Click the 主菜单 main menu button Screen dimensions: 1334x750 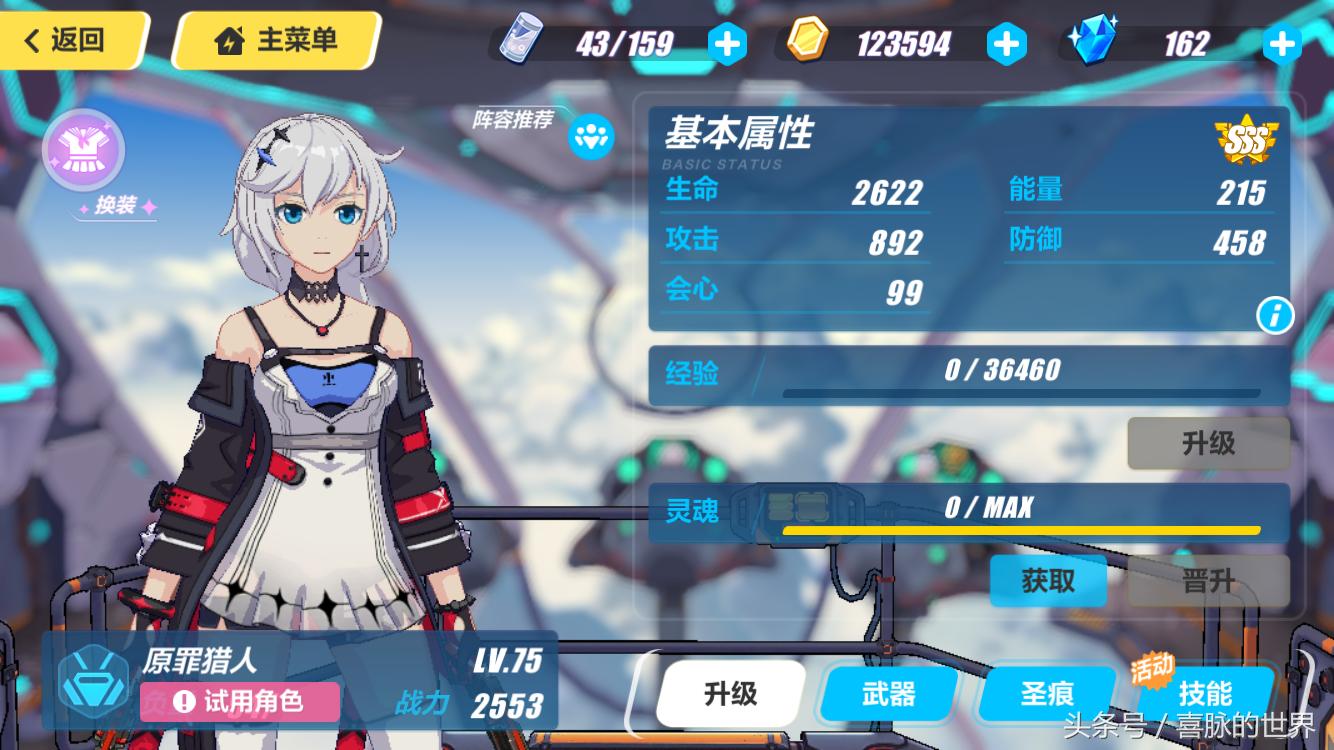[x=276, y=40]
